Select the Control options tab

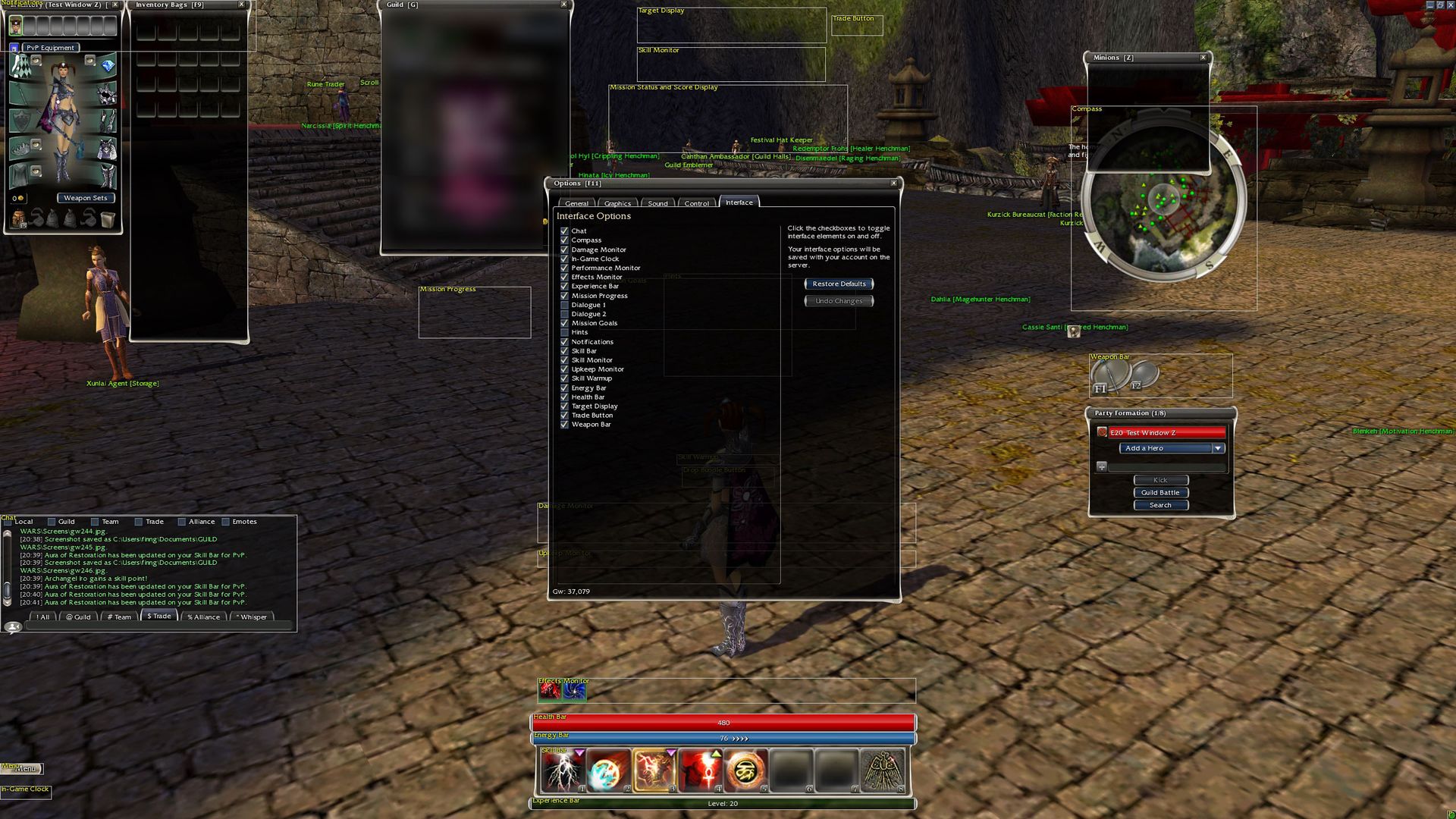click(x=696, y=203)
